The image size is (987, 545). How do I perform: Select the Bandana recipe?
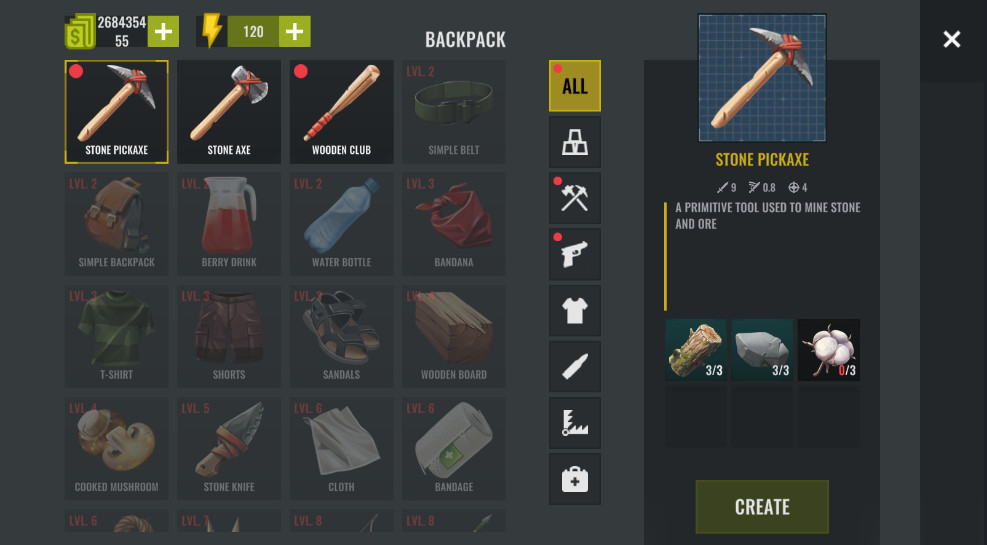click(454, 224)
